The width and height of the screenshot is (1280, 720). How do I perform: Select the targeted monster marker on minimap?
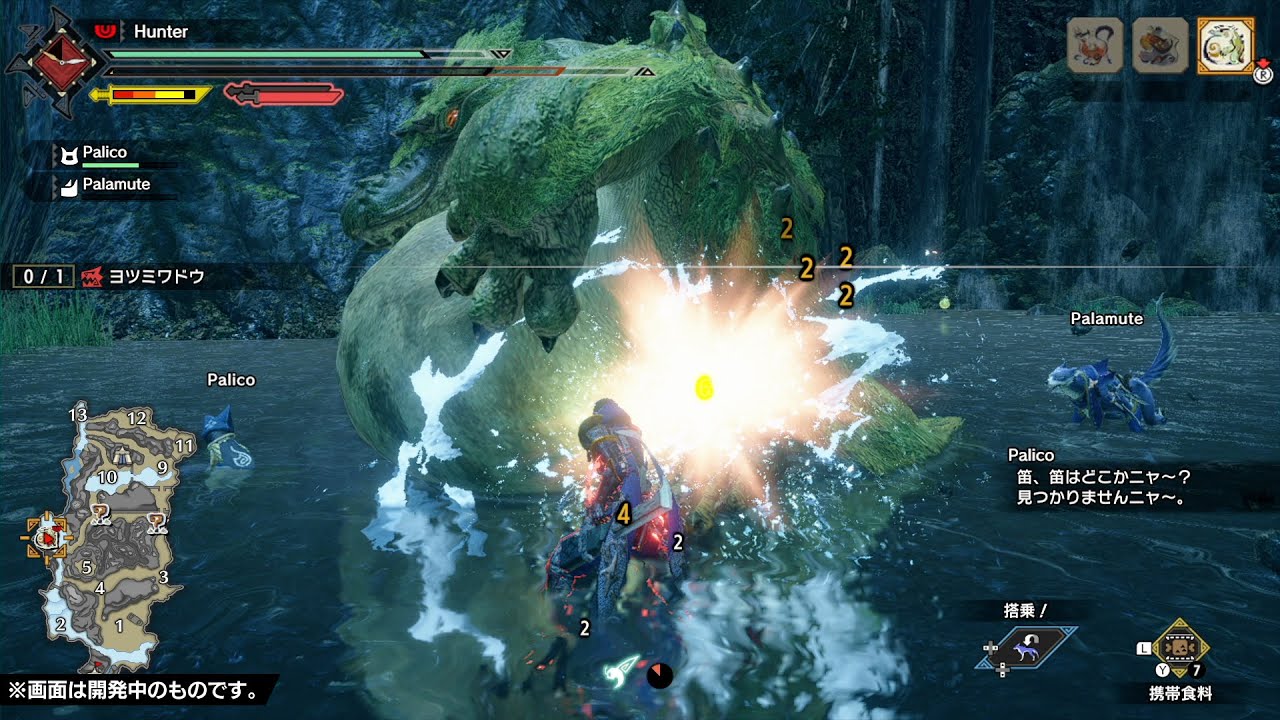tap(47, 539)
